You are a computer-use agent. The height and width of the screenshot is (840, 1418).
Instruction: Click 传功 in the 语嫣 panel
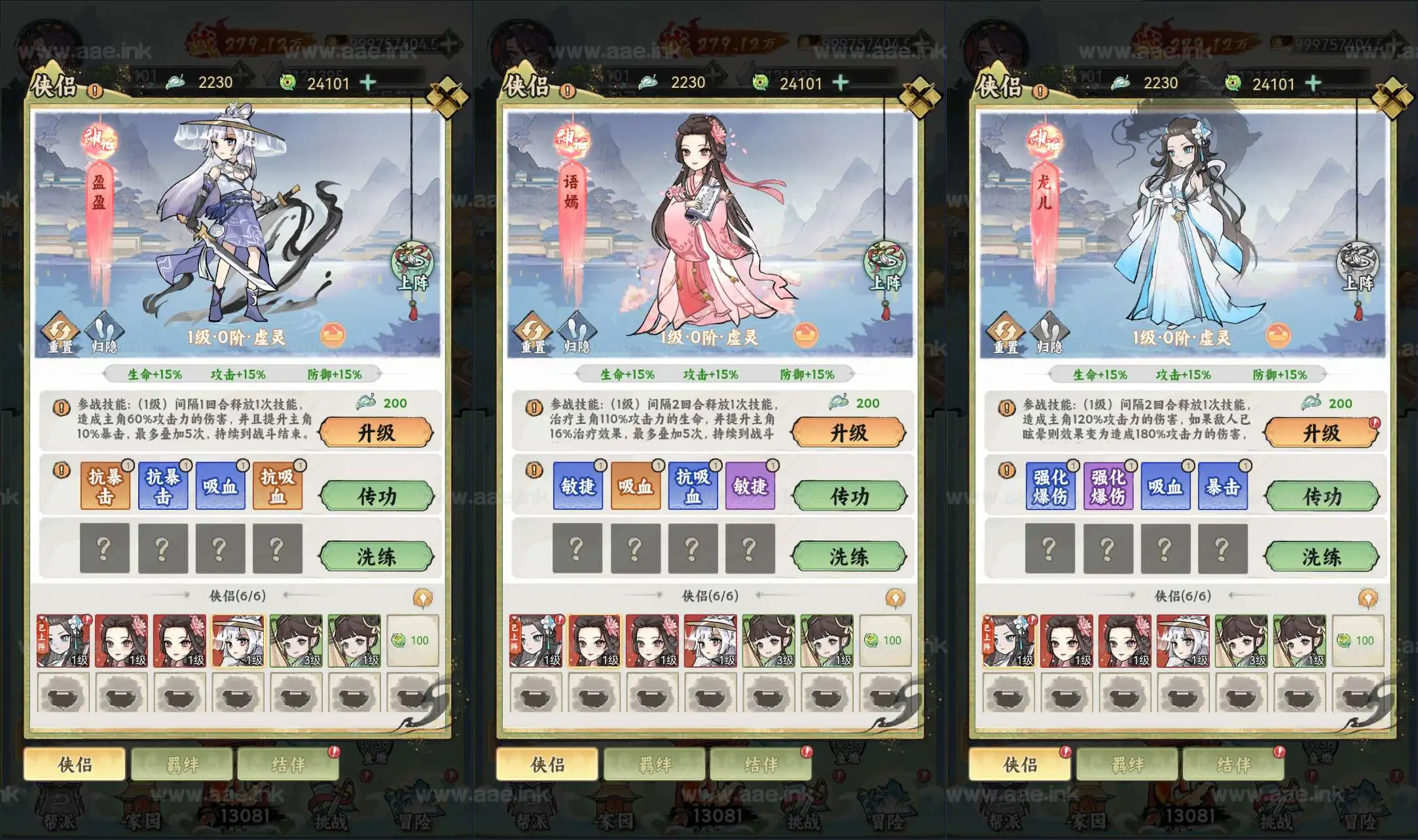point(850,496)
